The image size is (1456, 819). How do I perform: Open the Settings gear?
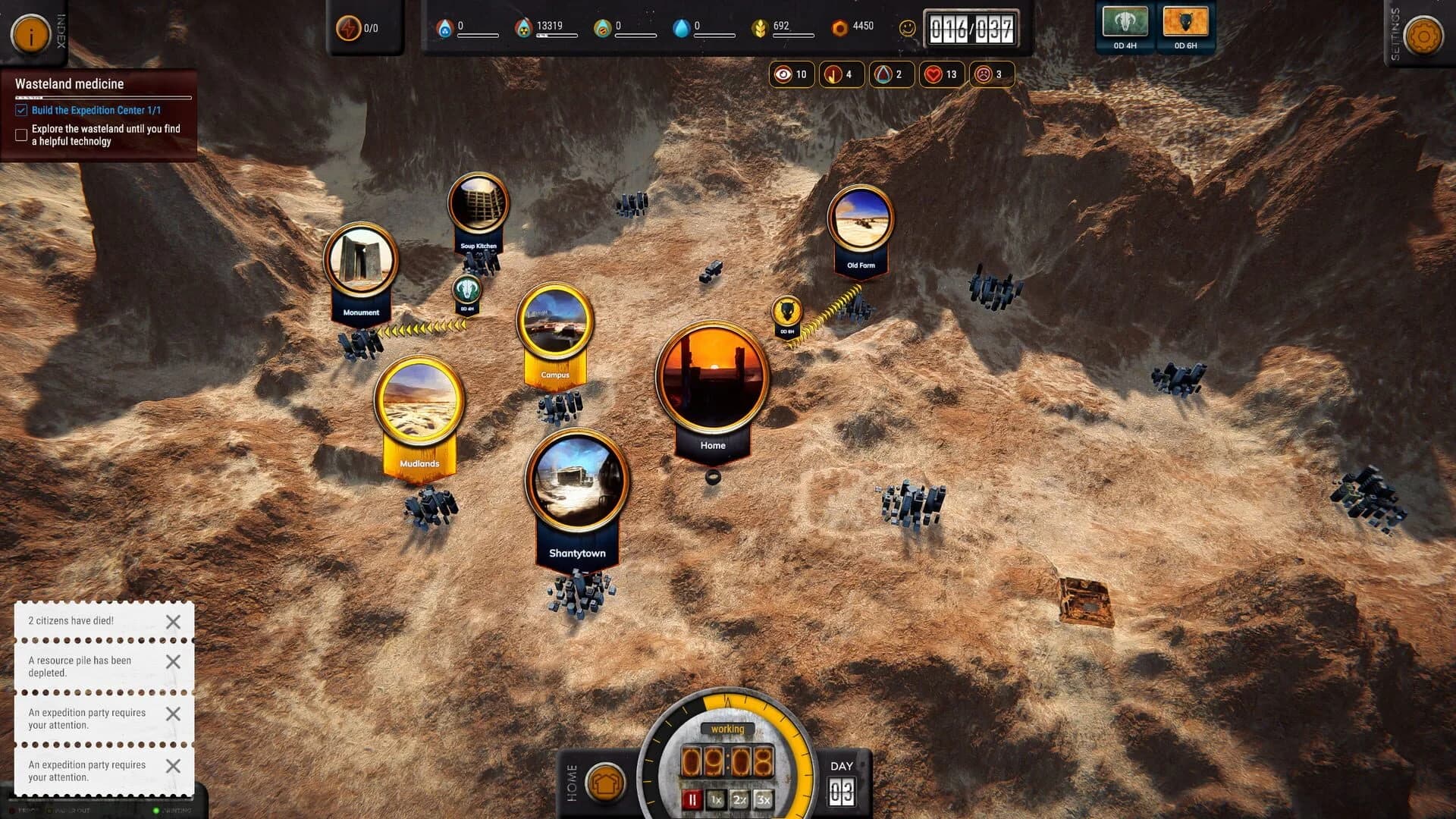click(1423, 35)
